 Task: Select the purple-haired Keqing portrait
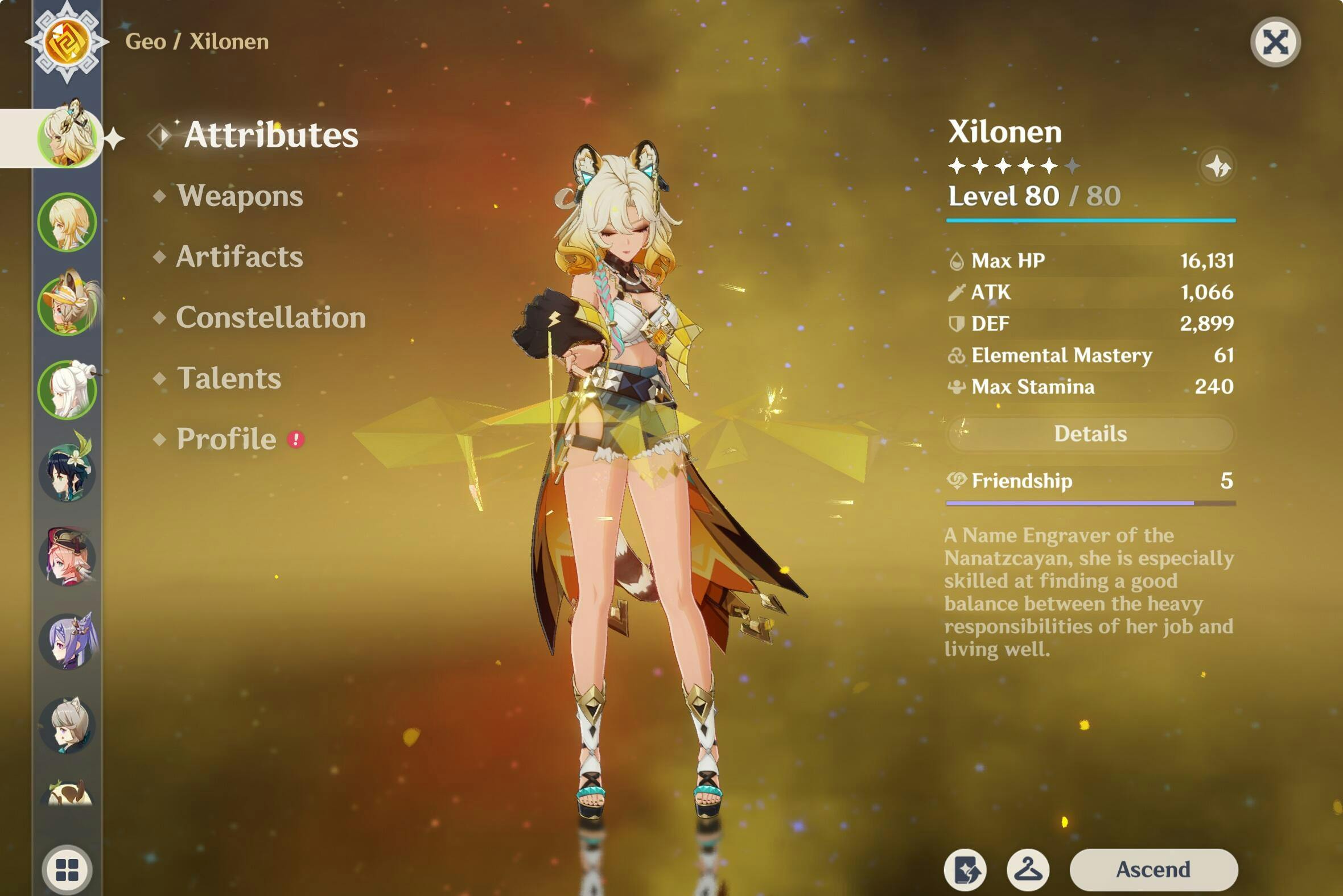pos(67,641)
